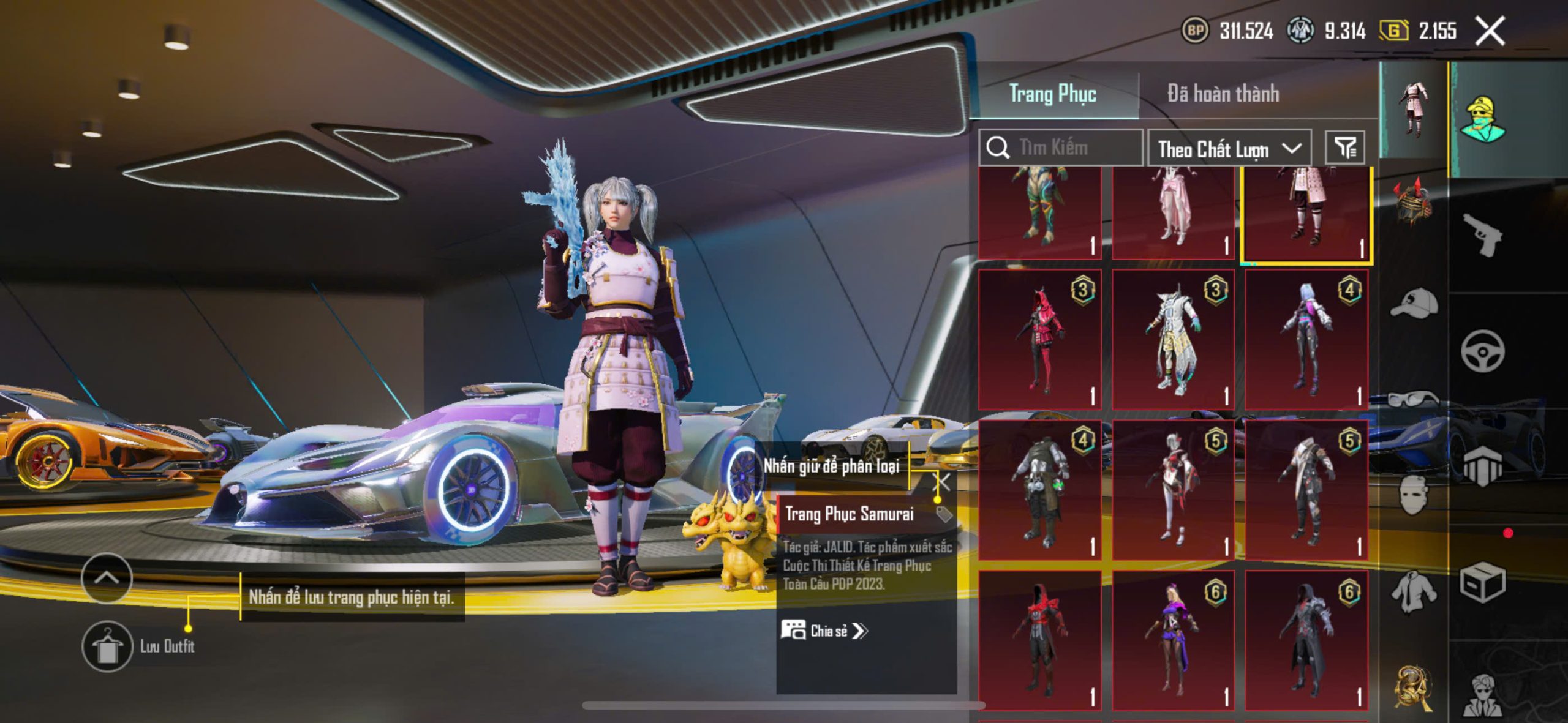Switch to the Đã hoàn thành tab
This screenshot has height=723, width=1568.
[x=1223, y=94]
